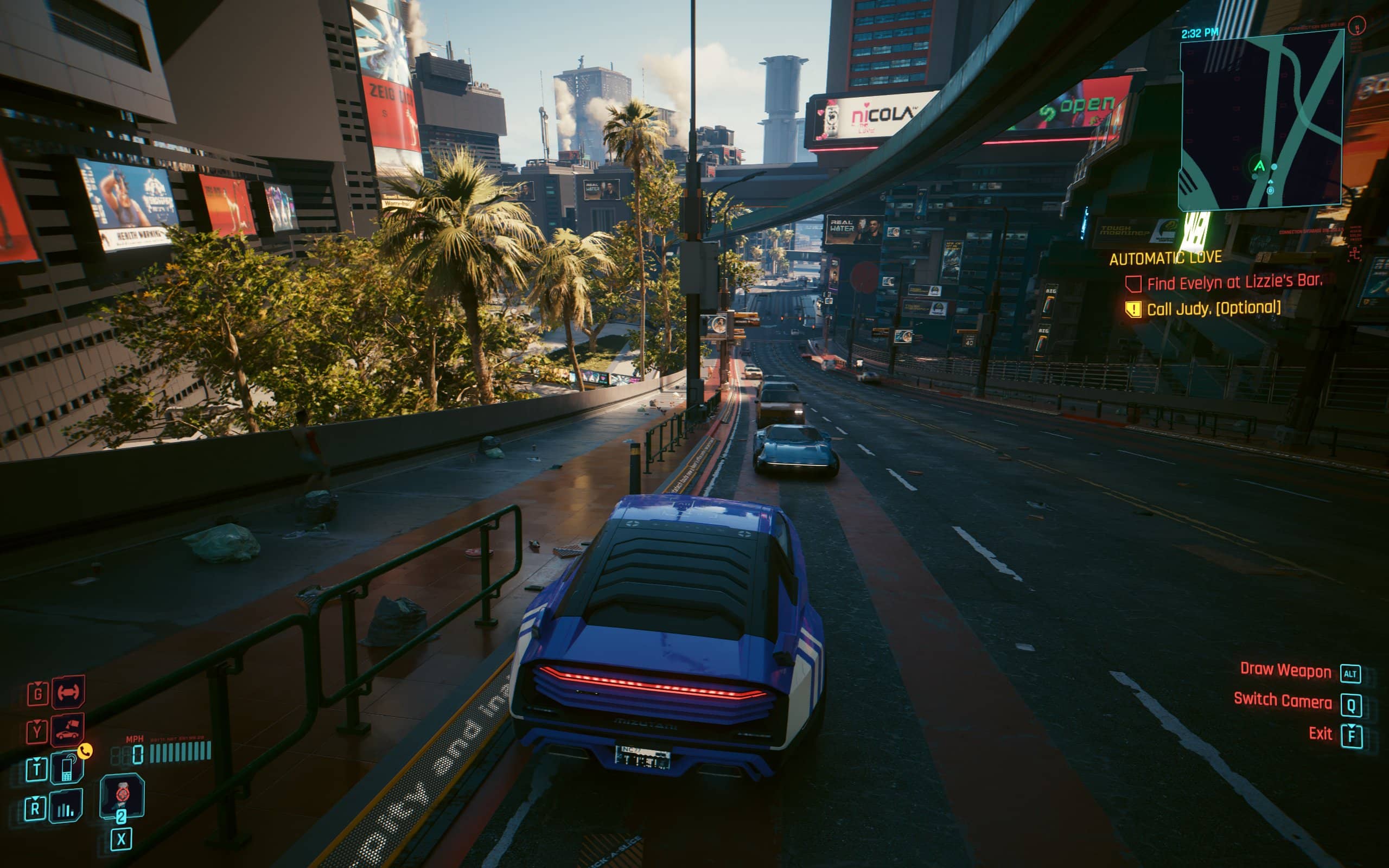Select the Automatic Love quest title
The width and height of the screenshot is (1389, 868).
coord(1165,258)
